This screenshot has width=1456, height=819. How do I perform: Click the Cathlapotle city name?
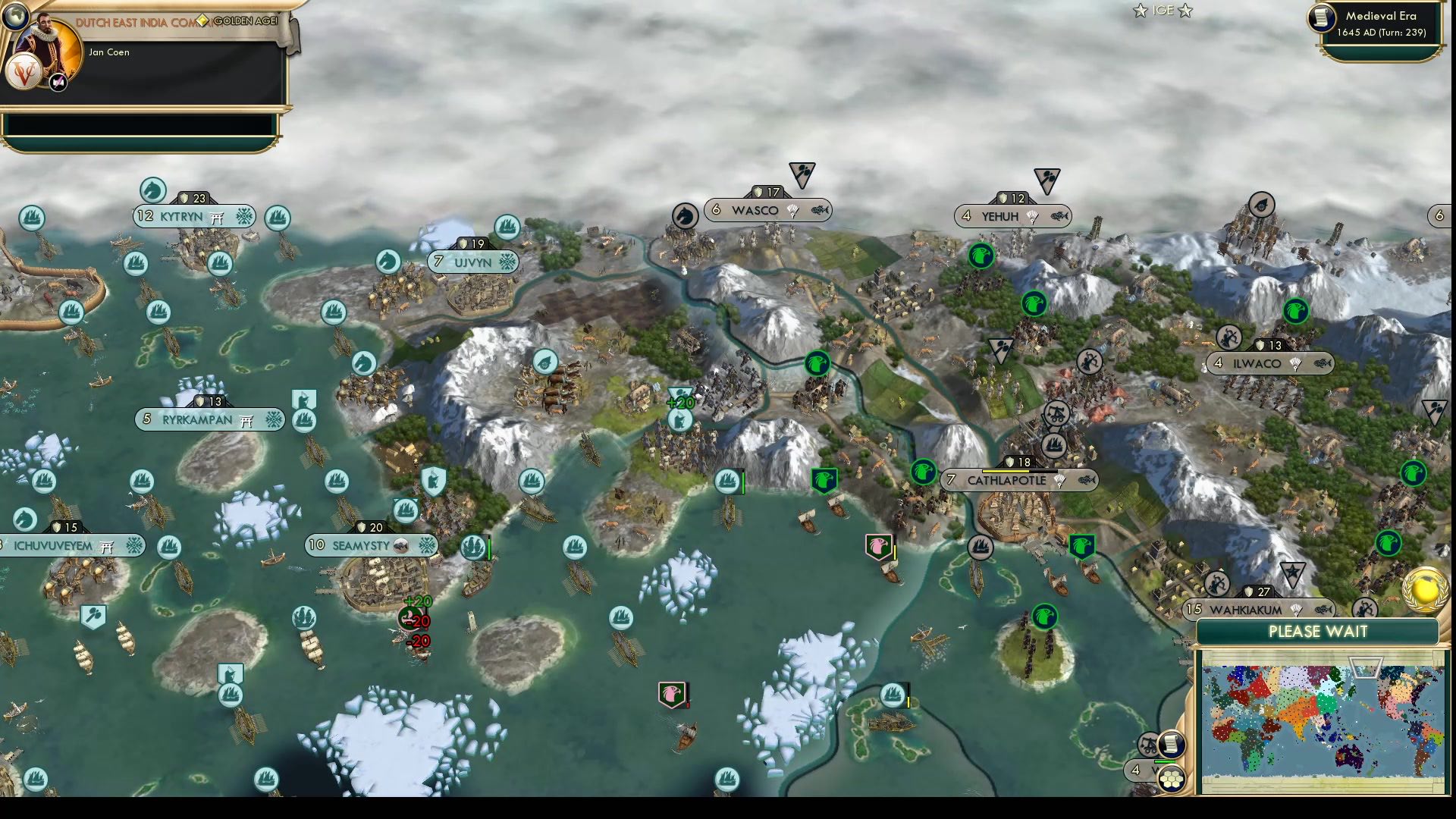(1006, 480)
